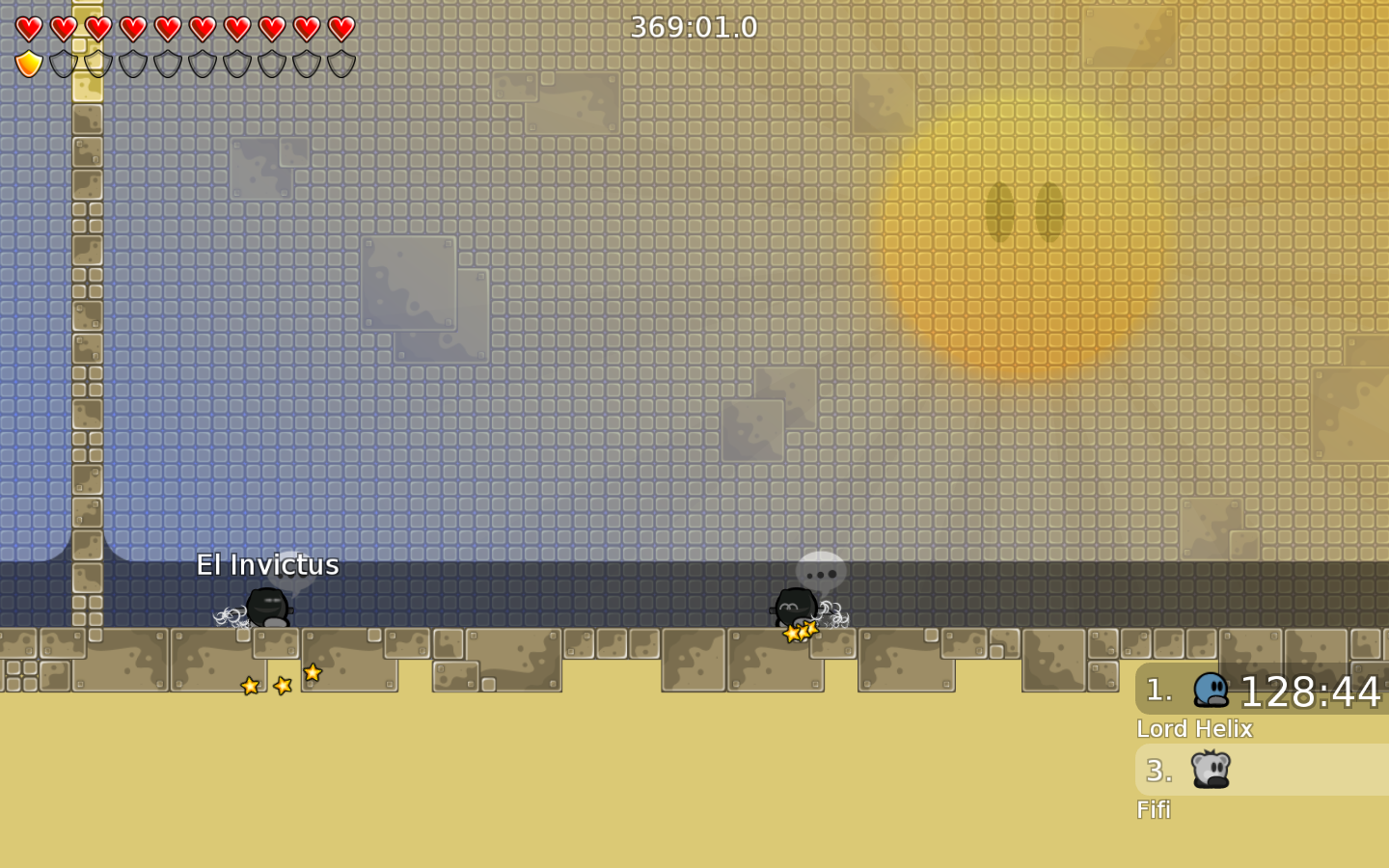
Task: Click Lord Helix's blue tee avatar
Action: [1212, 691]
